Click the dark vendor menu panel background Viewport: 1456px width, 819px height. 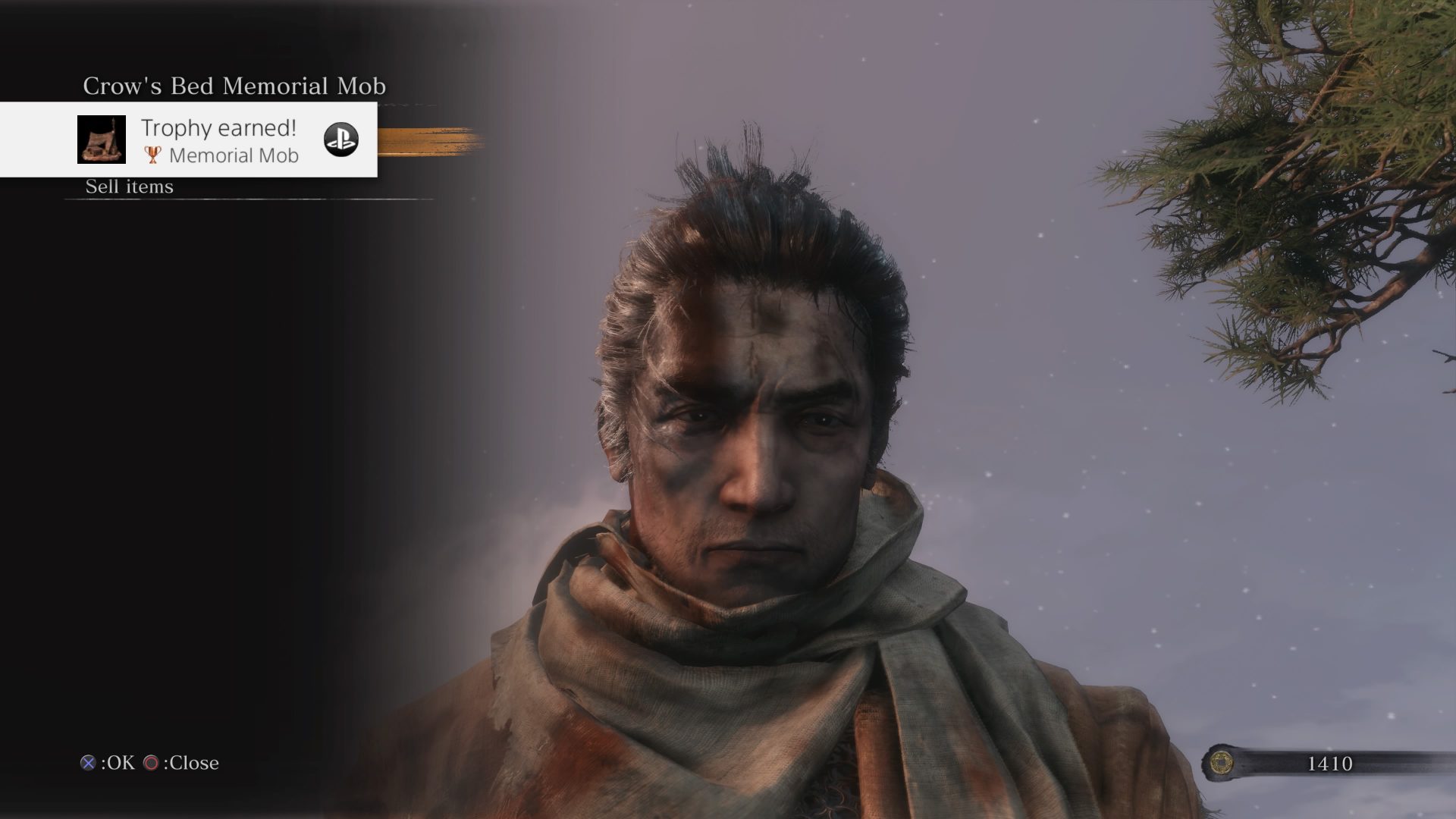190,455
